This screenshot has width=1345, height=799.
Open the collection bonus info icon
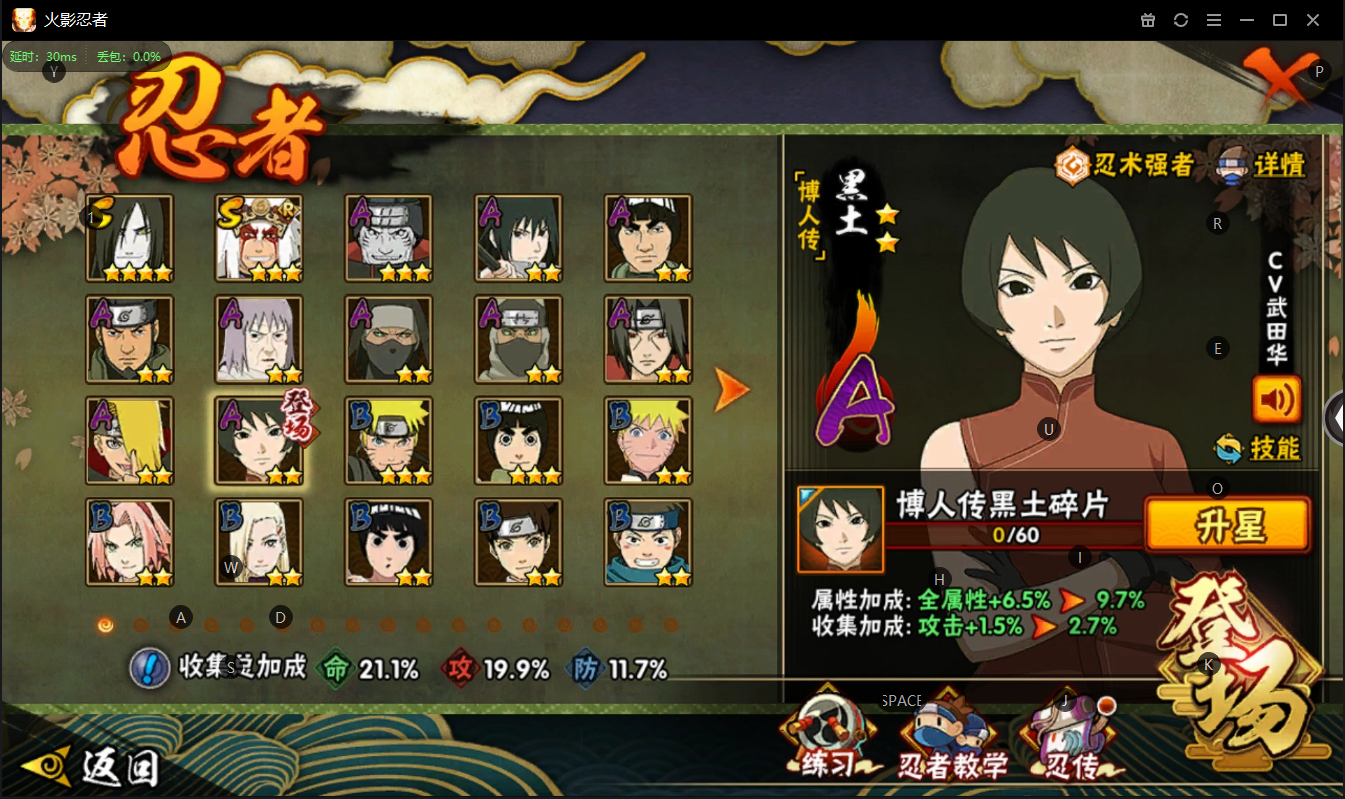pos(149,668)
